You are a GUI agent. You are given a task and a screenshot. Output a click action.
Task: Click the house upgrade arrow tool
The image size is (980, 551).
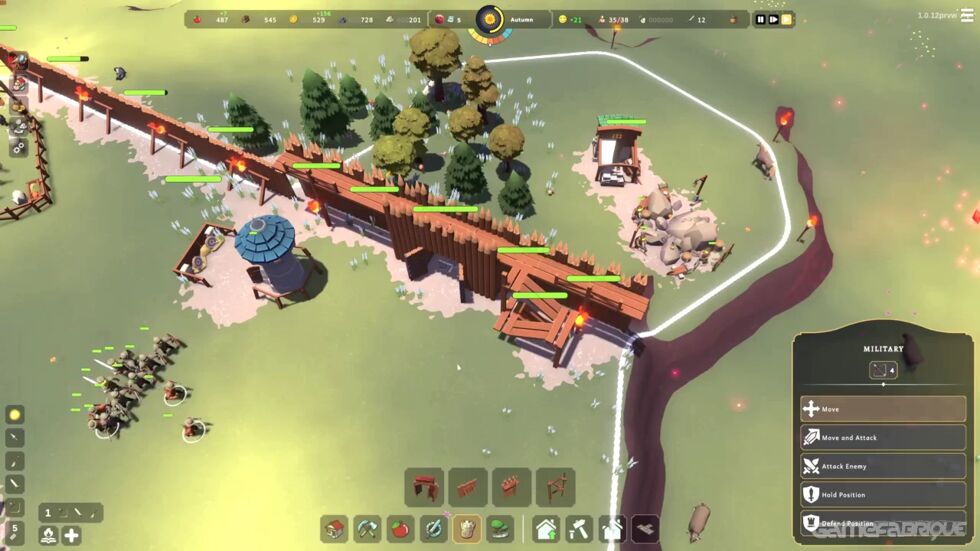point(546,528)
